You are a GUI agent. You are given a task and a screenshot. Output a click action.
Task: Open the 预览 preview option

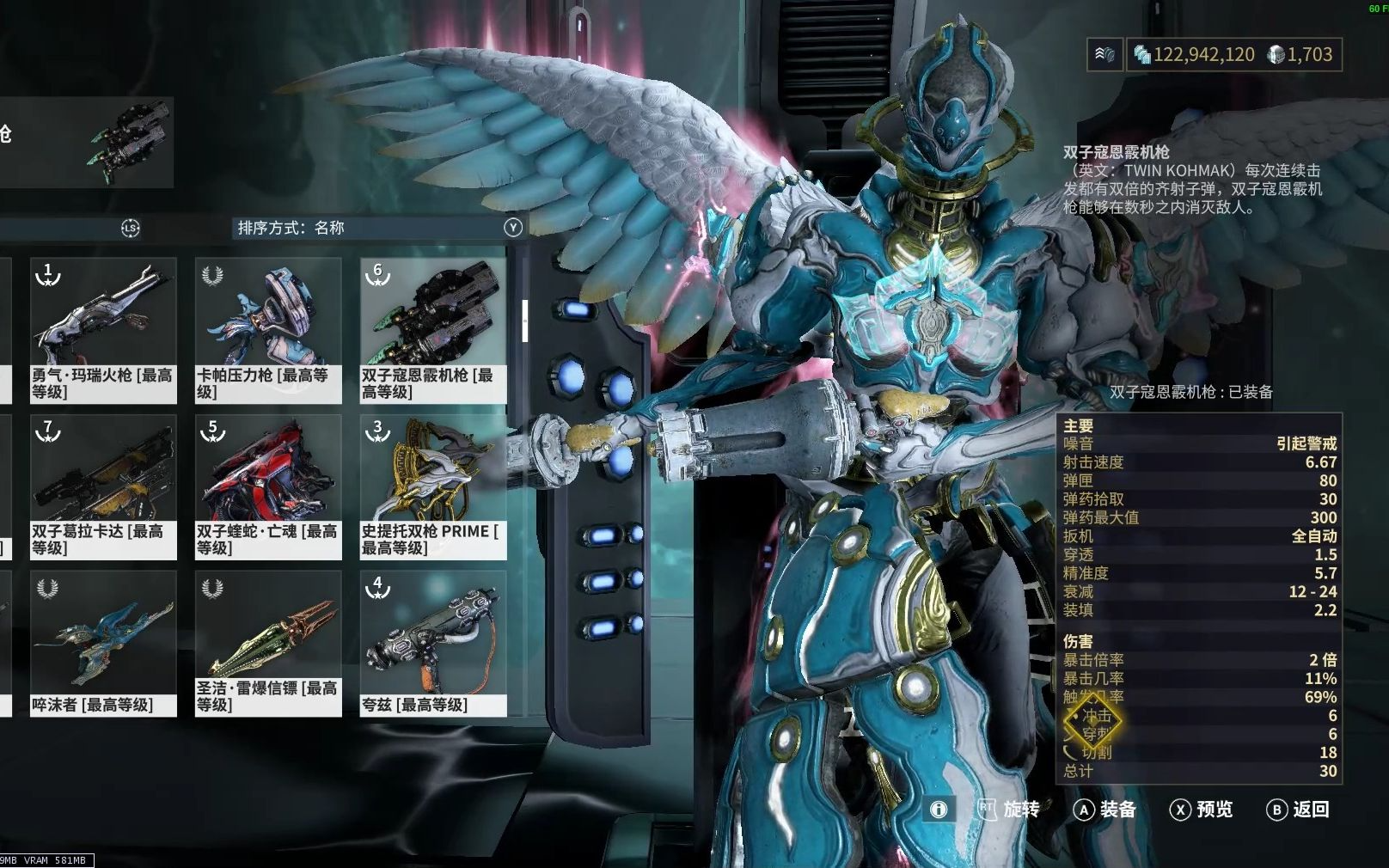(1202, 810)
